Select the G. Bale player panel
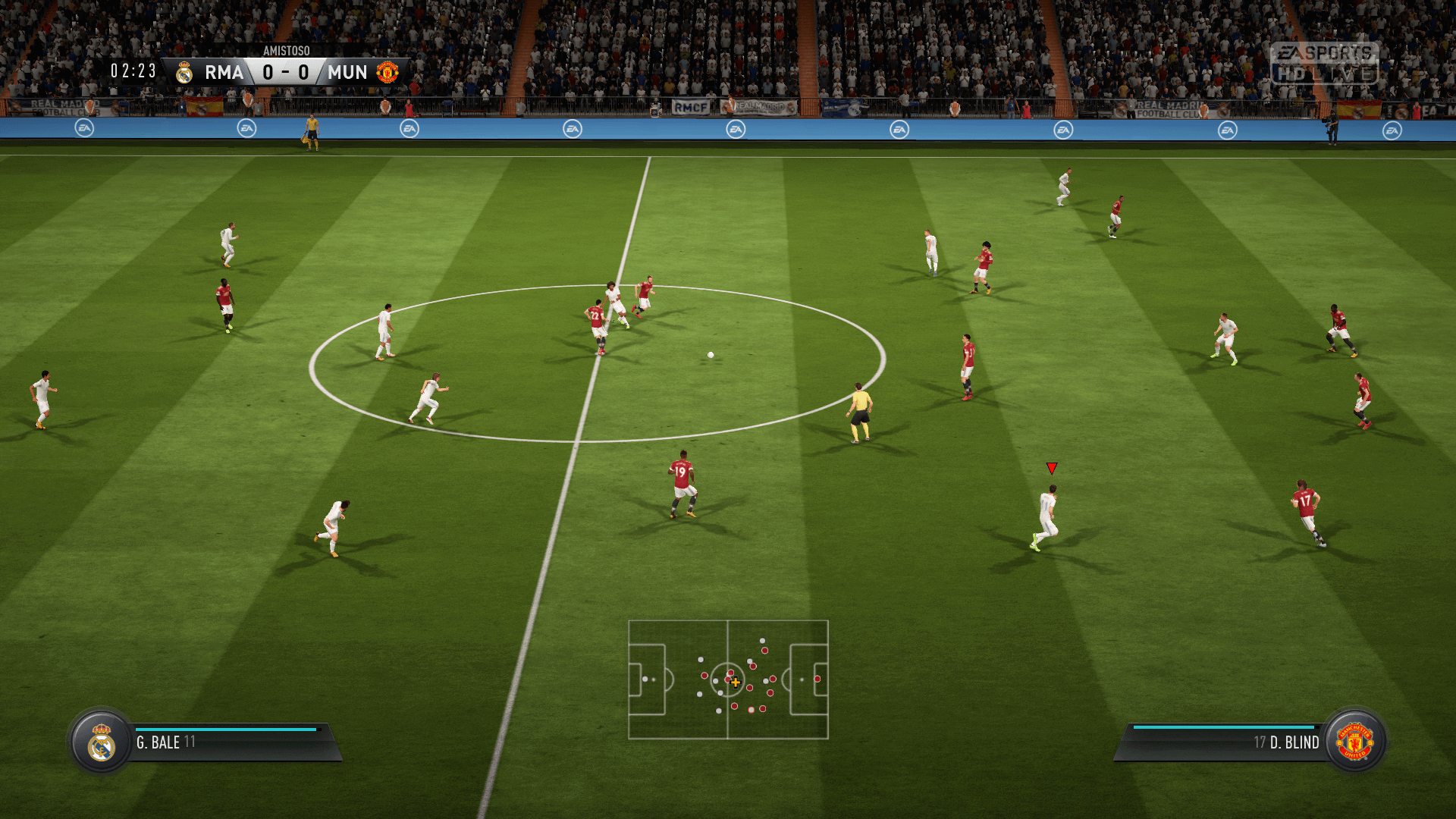The image size is (1456, 819). [x=227, y=742]
